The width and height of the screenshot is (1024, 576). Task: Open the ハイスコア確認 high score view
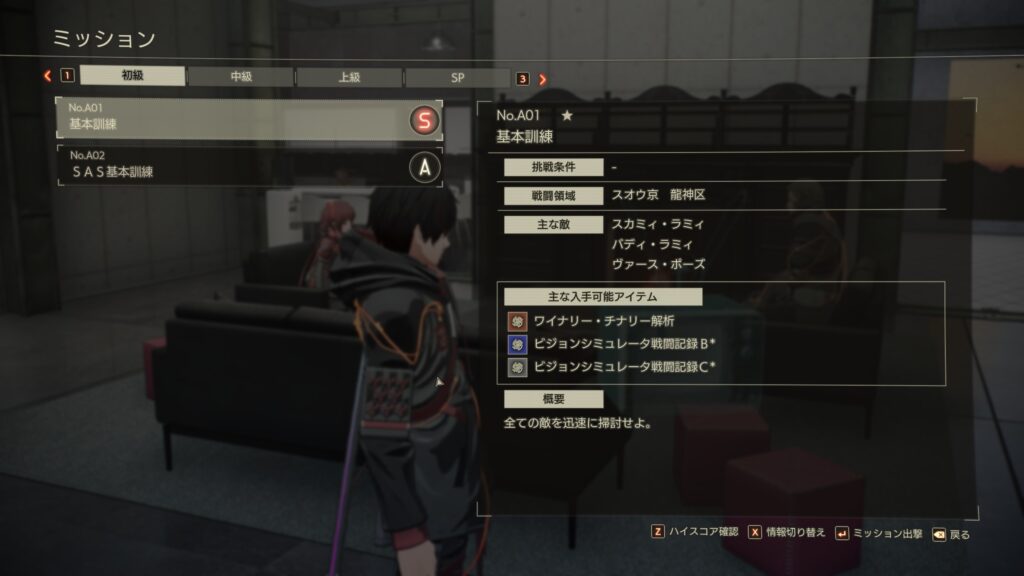click(x=694, y=533)
